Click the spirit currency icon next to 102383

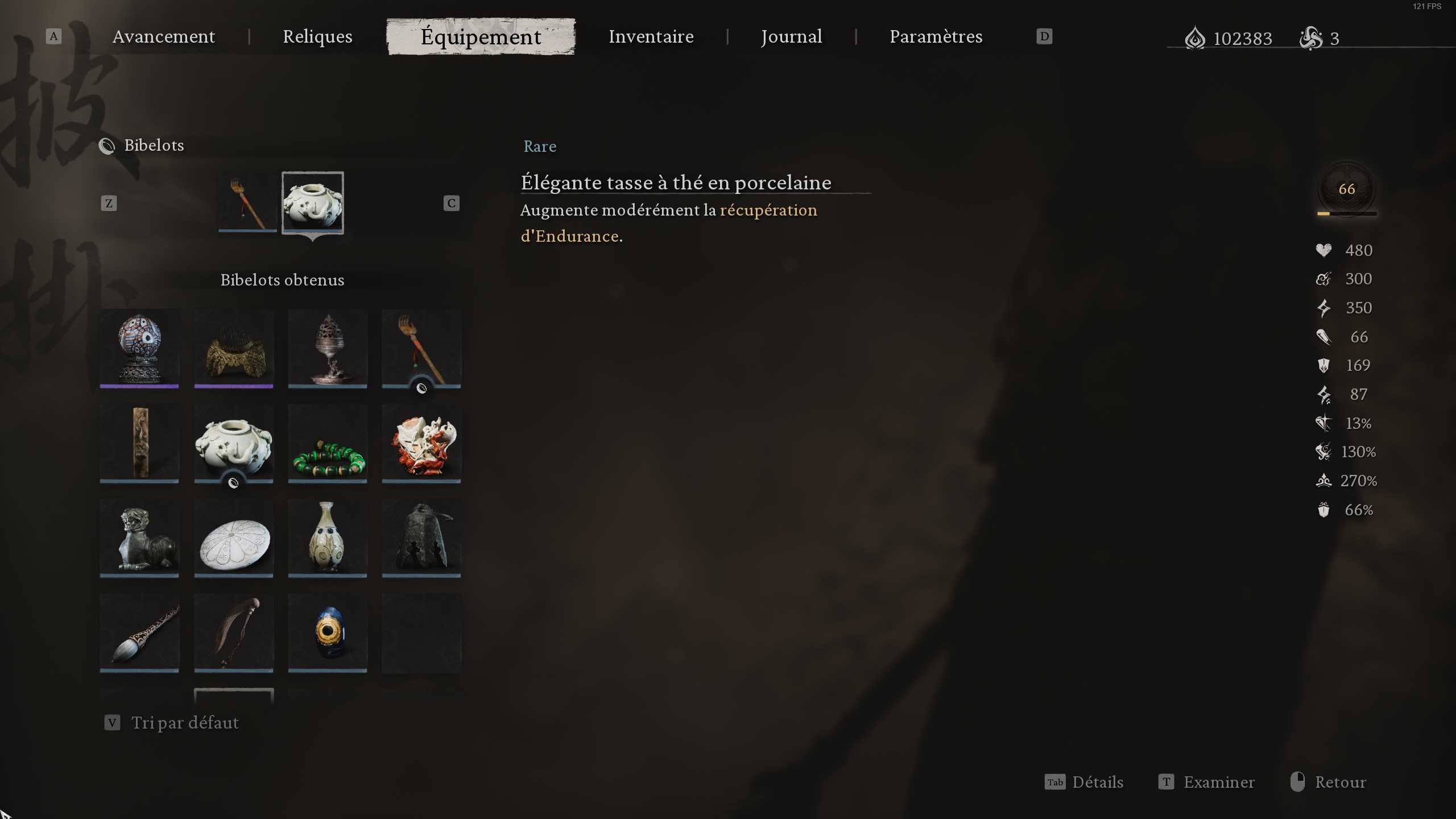1196,38
